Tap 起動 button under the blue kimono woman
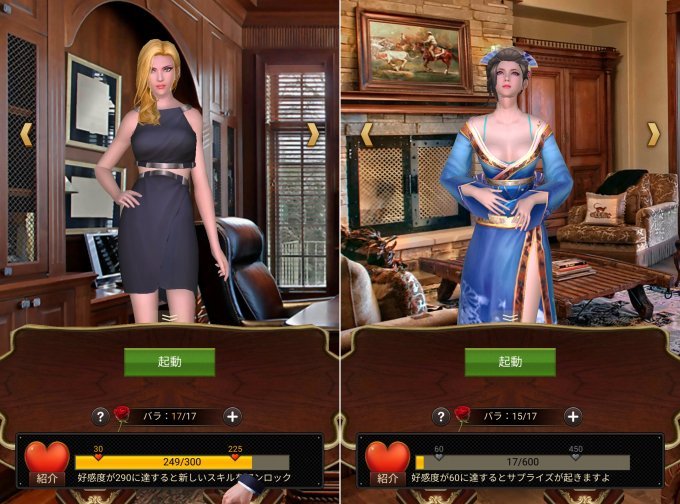 pyautogui.click(x=510, y=362)
